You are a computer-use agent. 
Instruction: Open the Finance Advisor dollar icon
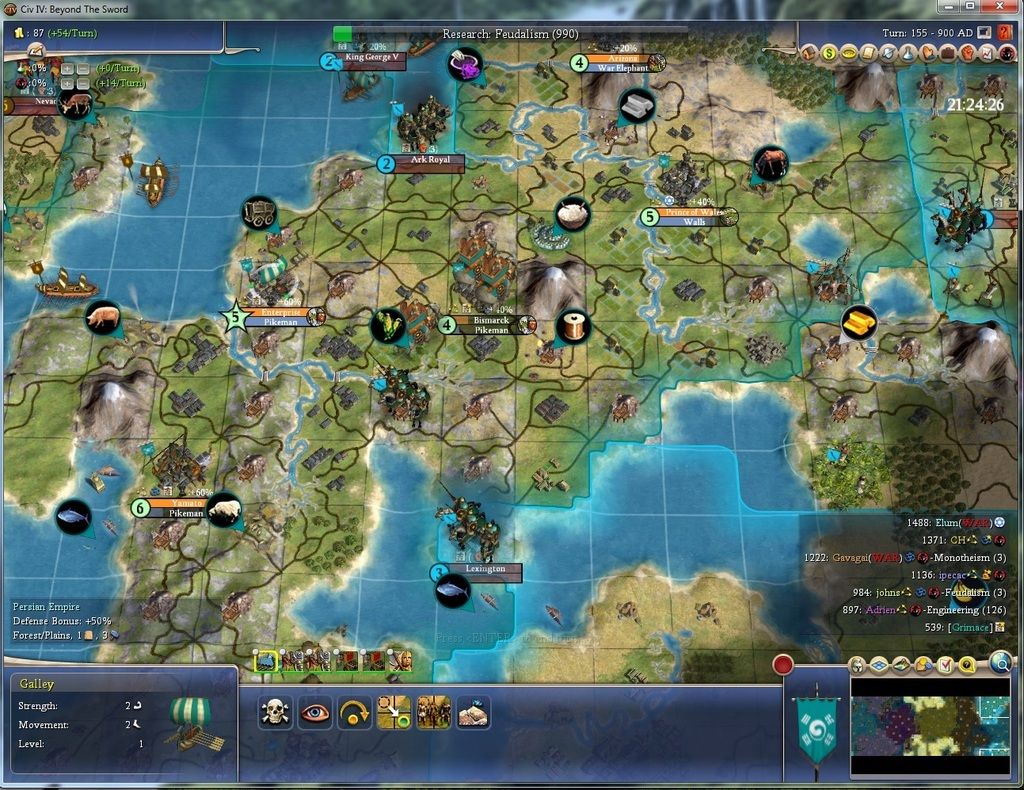click(x=829, y=52)
